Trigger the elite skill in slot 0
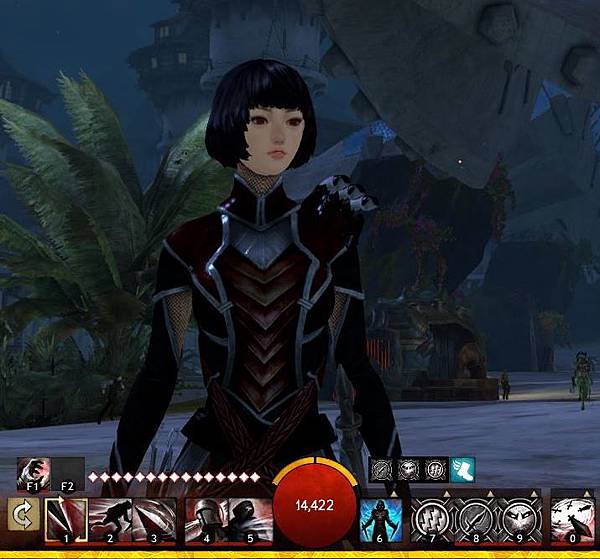This screenshot has width=600, height=559. click(x=572, y=518)
